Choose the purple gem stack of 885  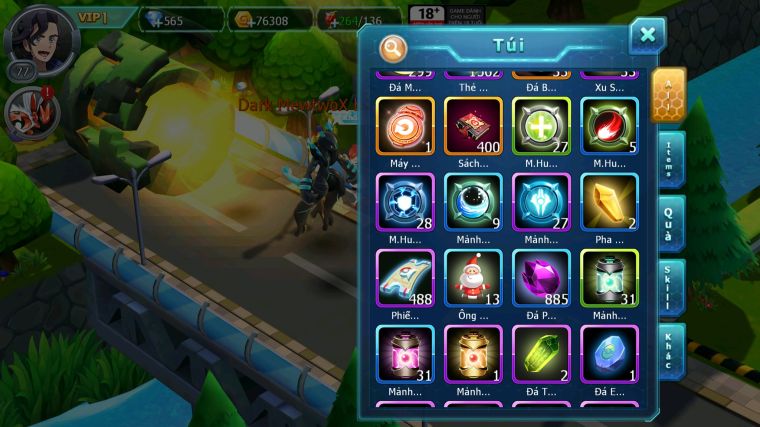coord(541,277)
